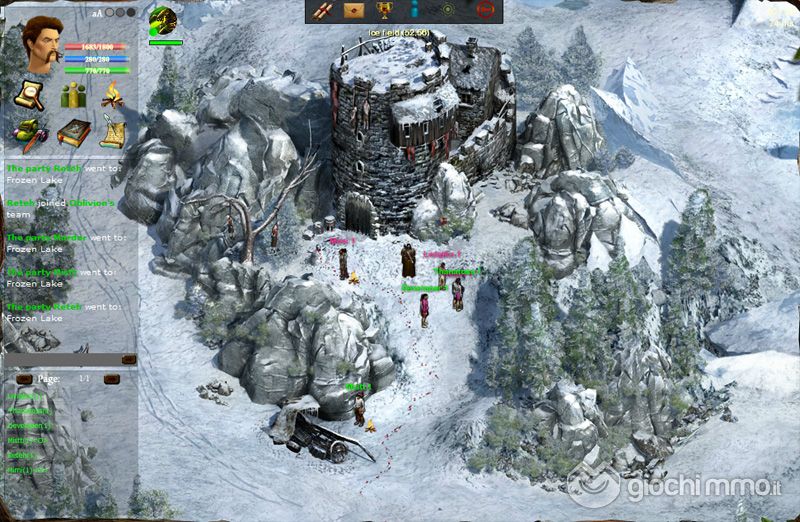Image resolution: width=800 pixels, height=522 pixels.
Task: Go to the previous player list page
Action: (x=25, y=380)
